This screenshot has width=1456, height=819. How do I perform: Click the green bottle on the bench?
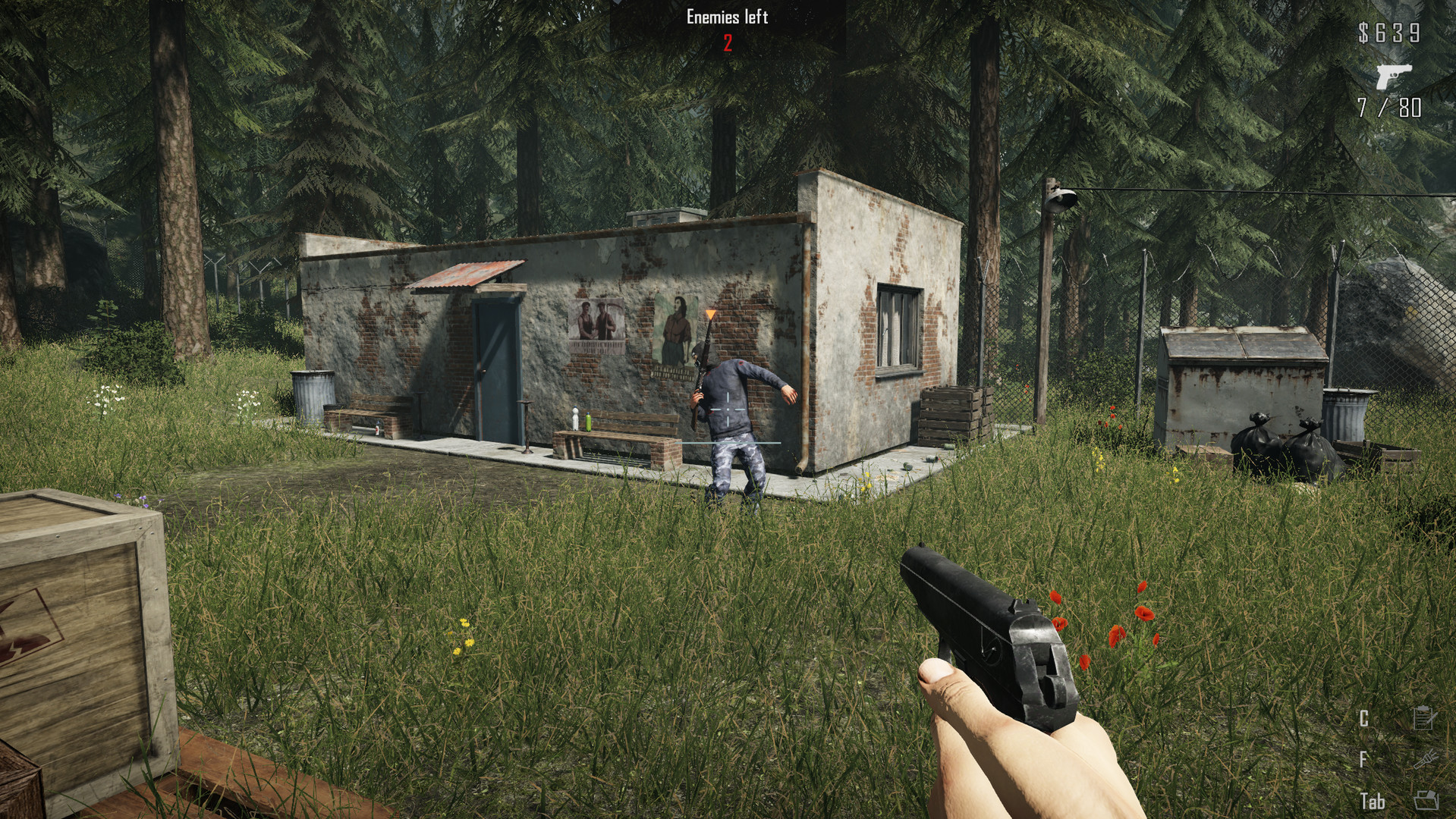(588, 422)
